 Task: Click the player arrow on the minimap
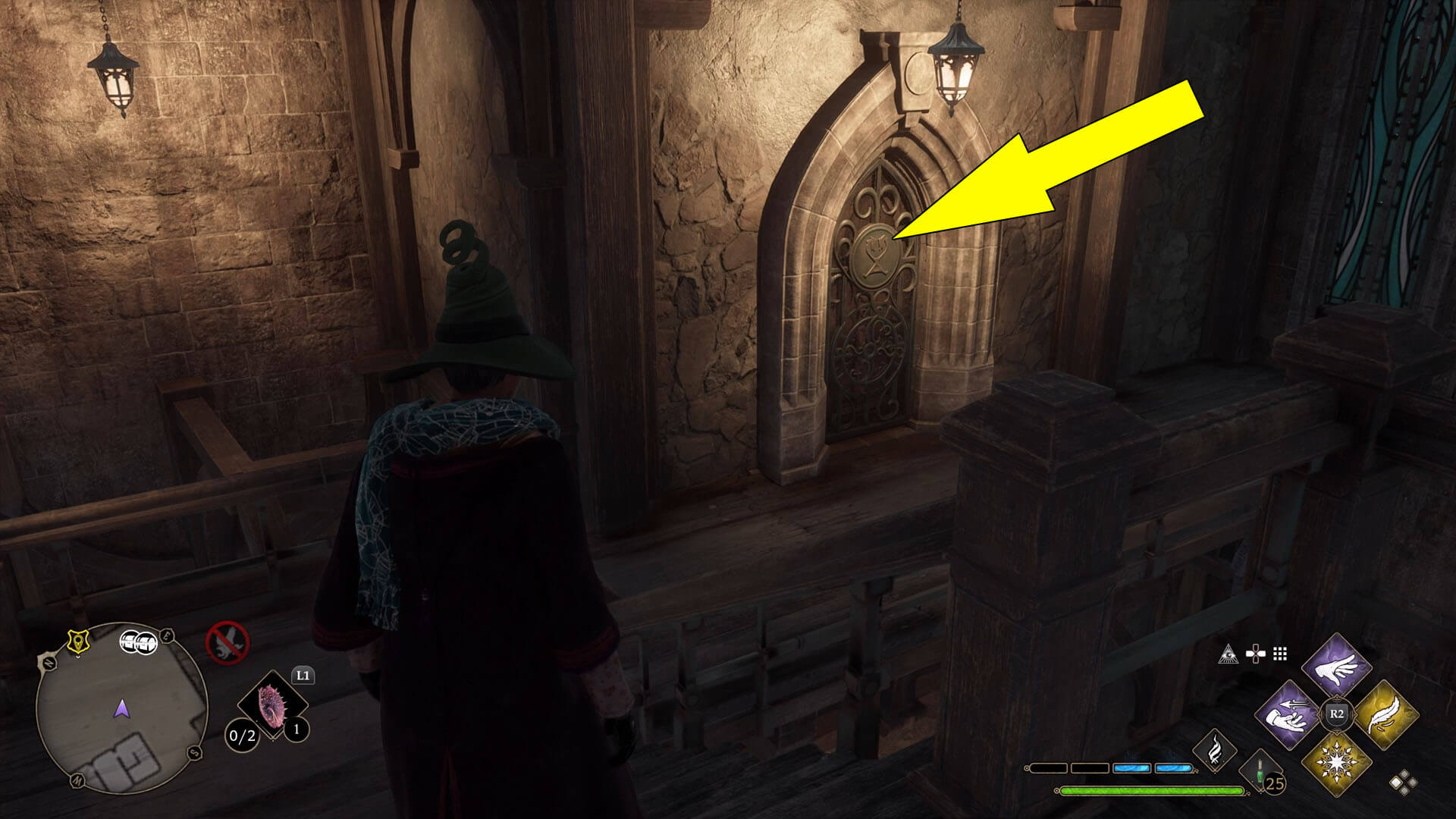pyautogui.click(x=122, y=710)
